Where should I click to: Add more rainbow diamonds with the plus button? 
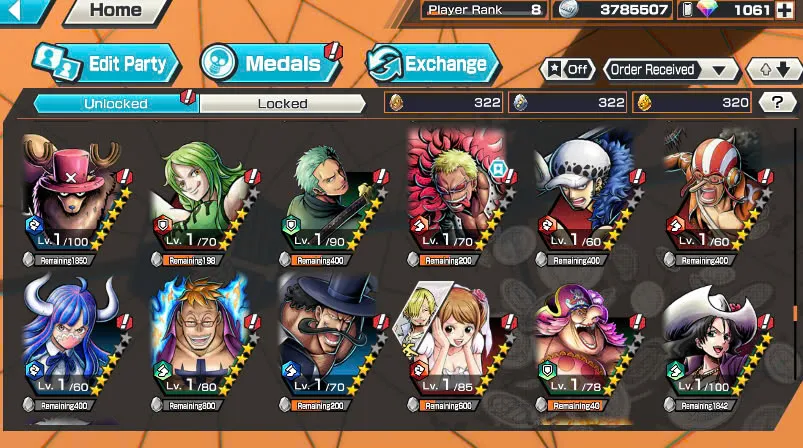[x=788, y=10]
